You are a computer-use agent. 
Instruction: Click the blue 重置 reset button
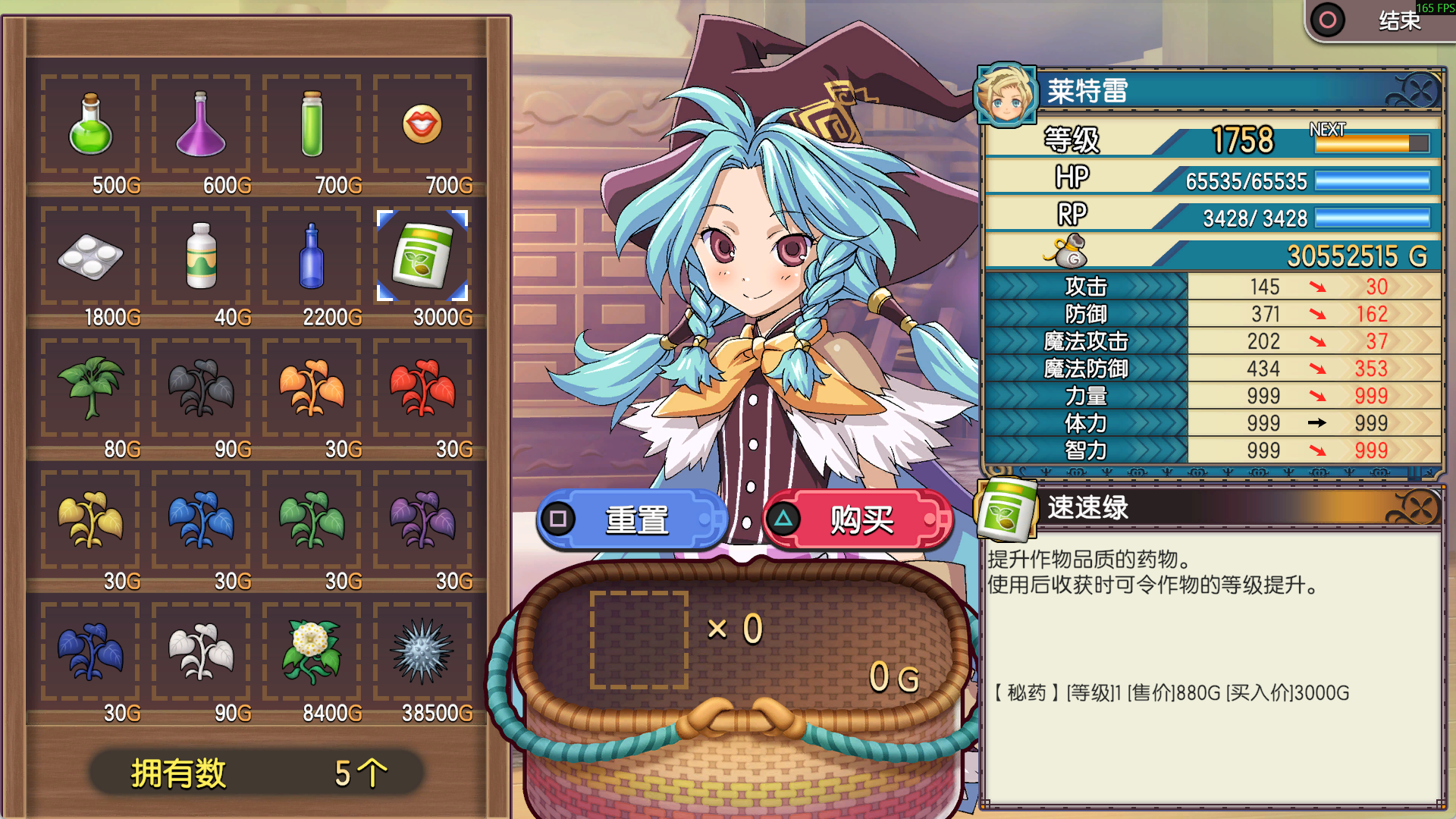pyautogui.click(x=633, y=520)
